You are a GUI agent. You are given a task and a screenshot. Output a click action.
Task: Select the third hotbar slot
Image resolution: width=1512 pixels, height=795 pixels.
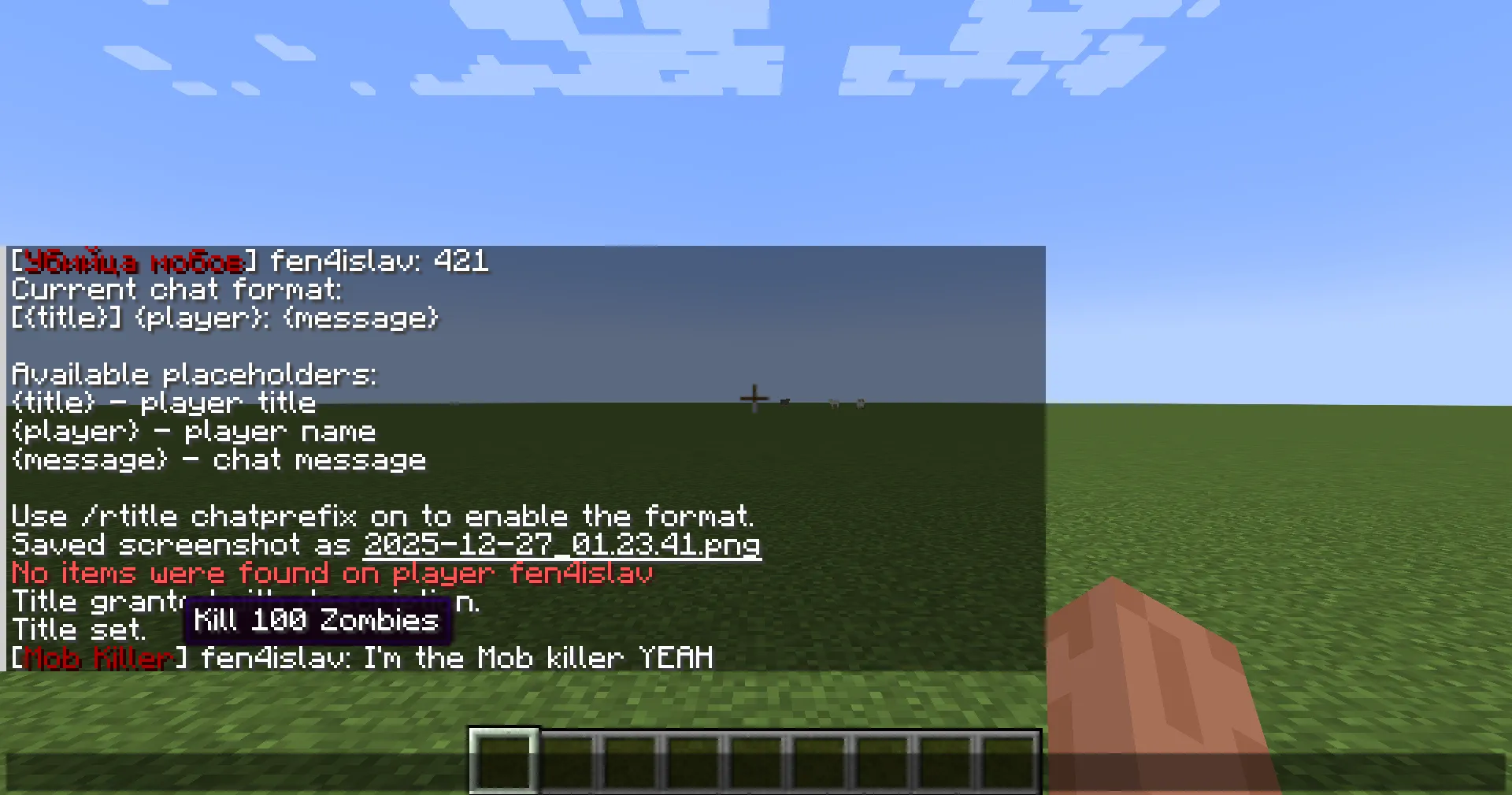630,760
